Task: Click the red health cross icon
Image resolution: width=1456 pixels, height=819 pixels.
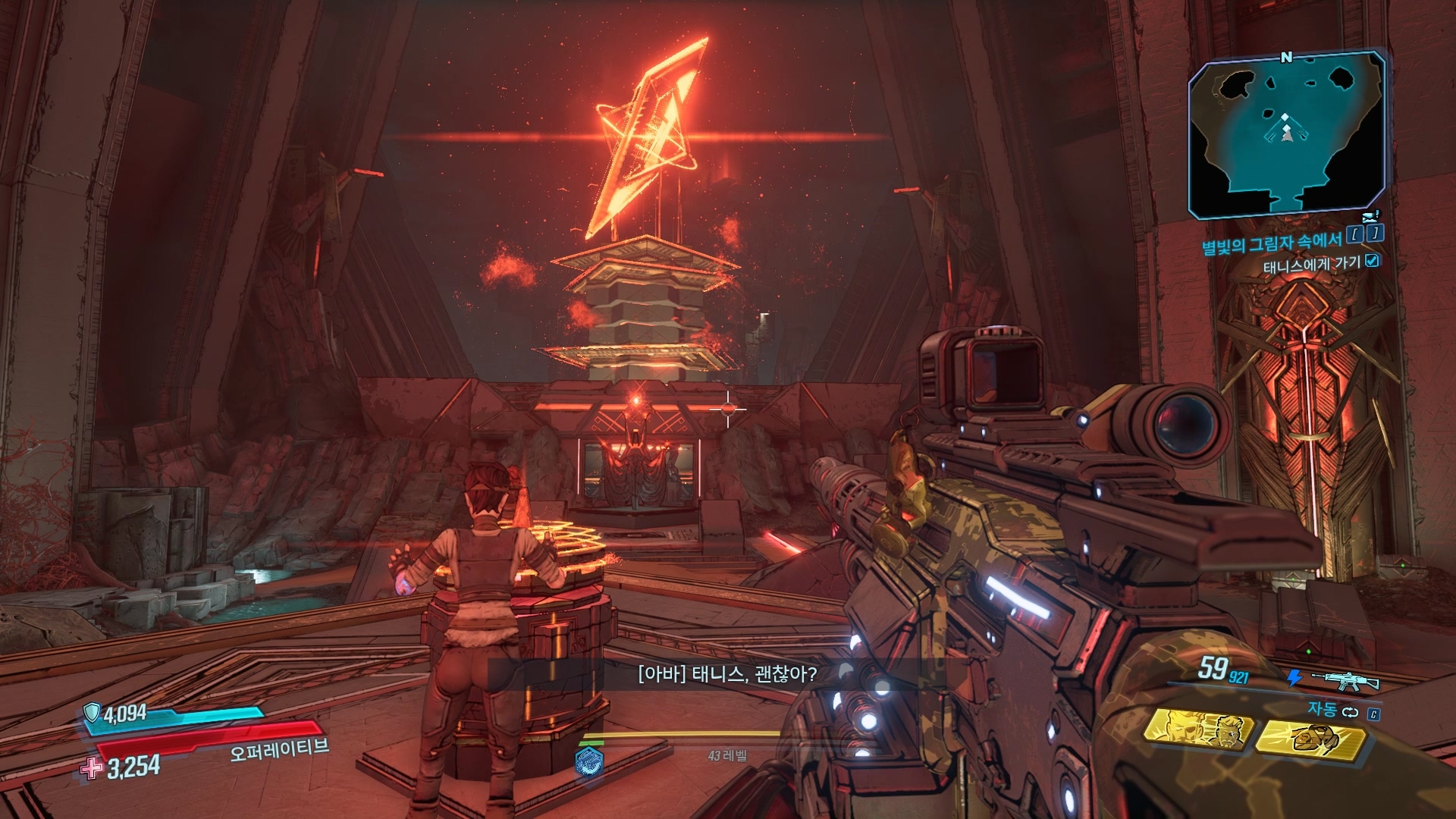Action: (x=92, y=768)
